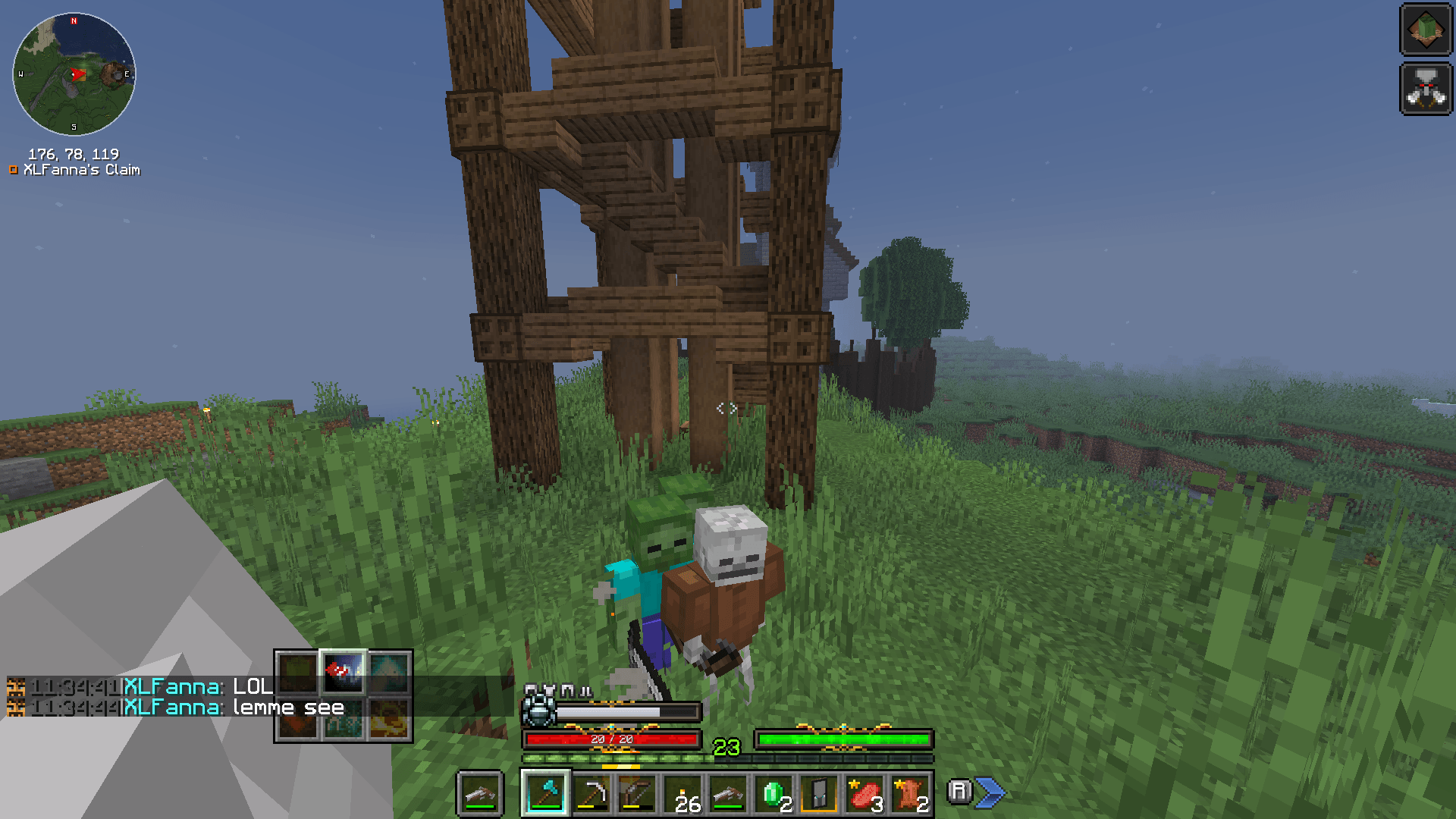
Task: Select the diamond axe in the hotbar
Action: click(544, 794)
